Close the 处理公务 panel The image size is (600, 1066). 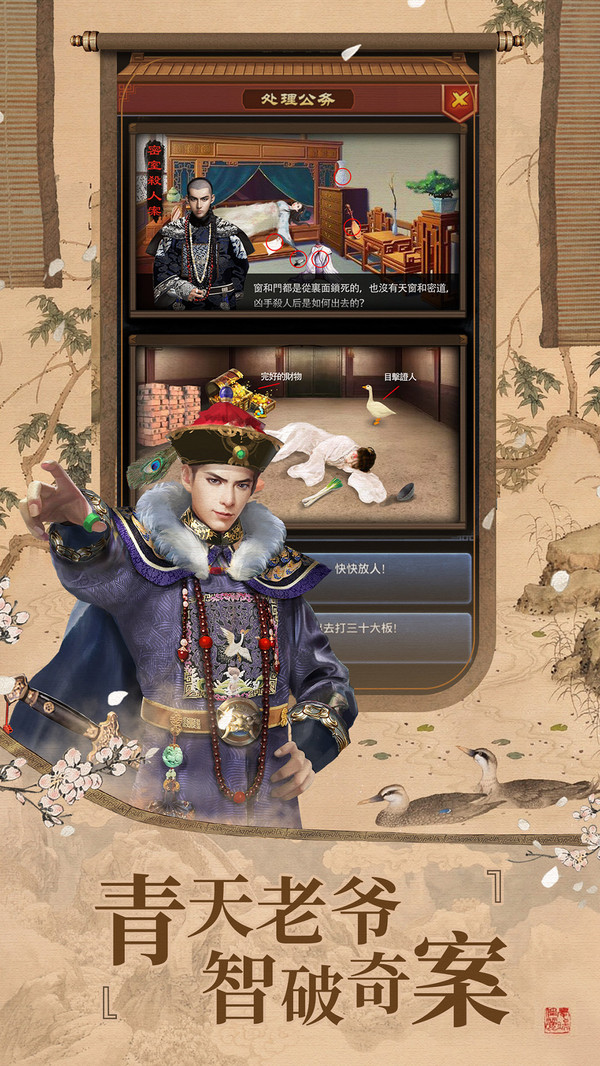click(457, 99)
